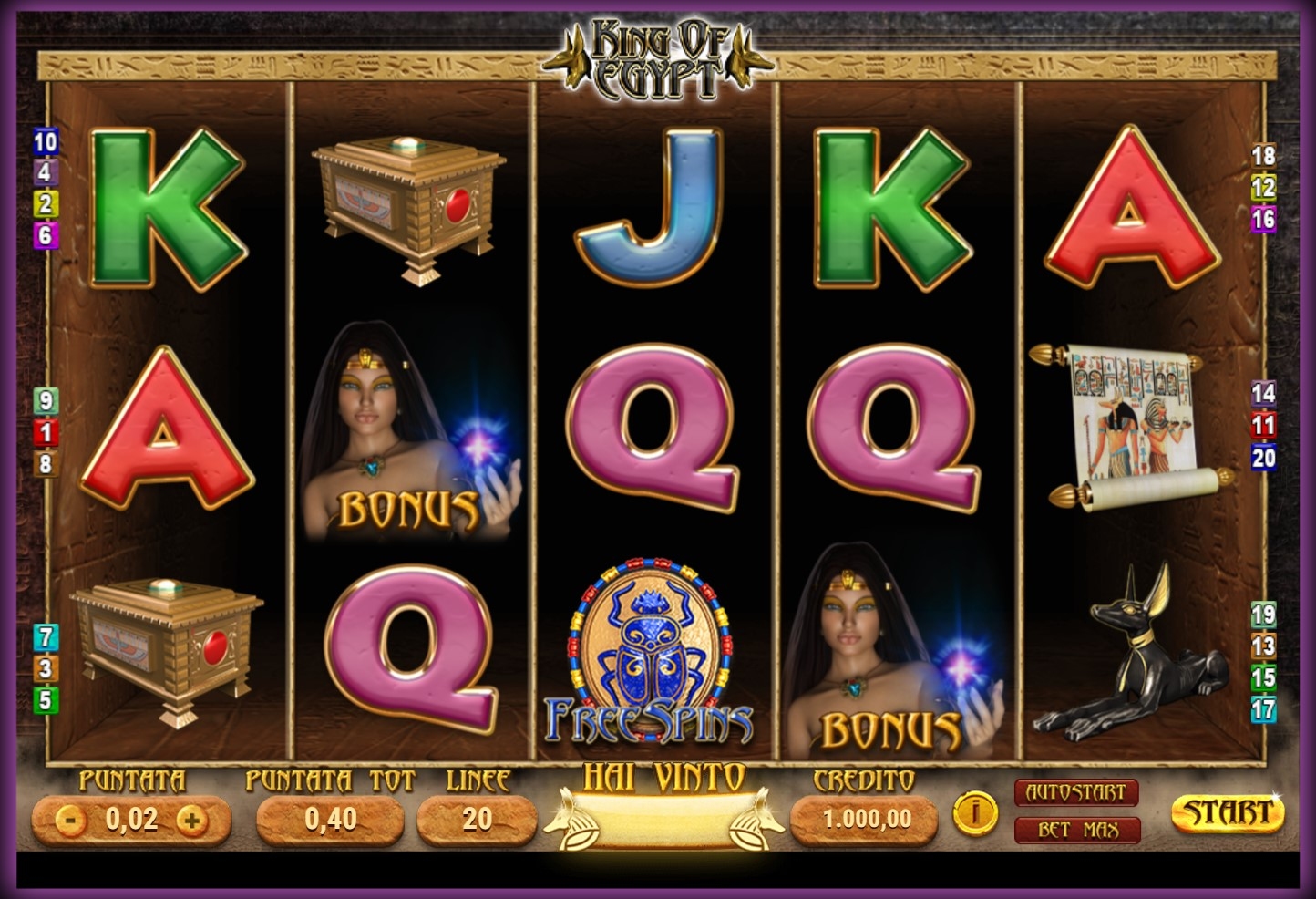Viewport: 1316px width, 899px height.
Task: Select payline number 12 marker
Action: pyautogui.click(x=1263, y=188)
